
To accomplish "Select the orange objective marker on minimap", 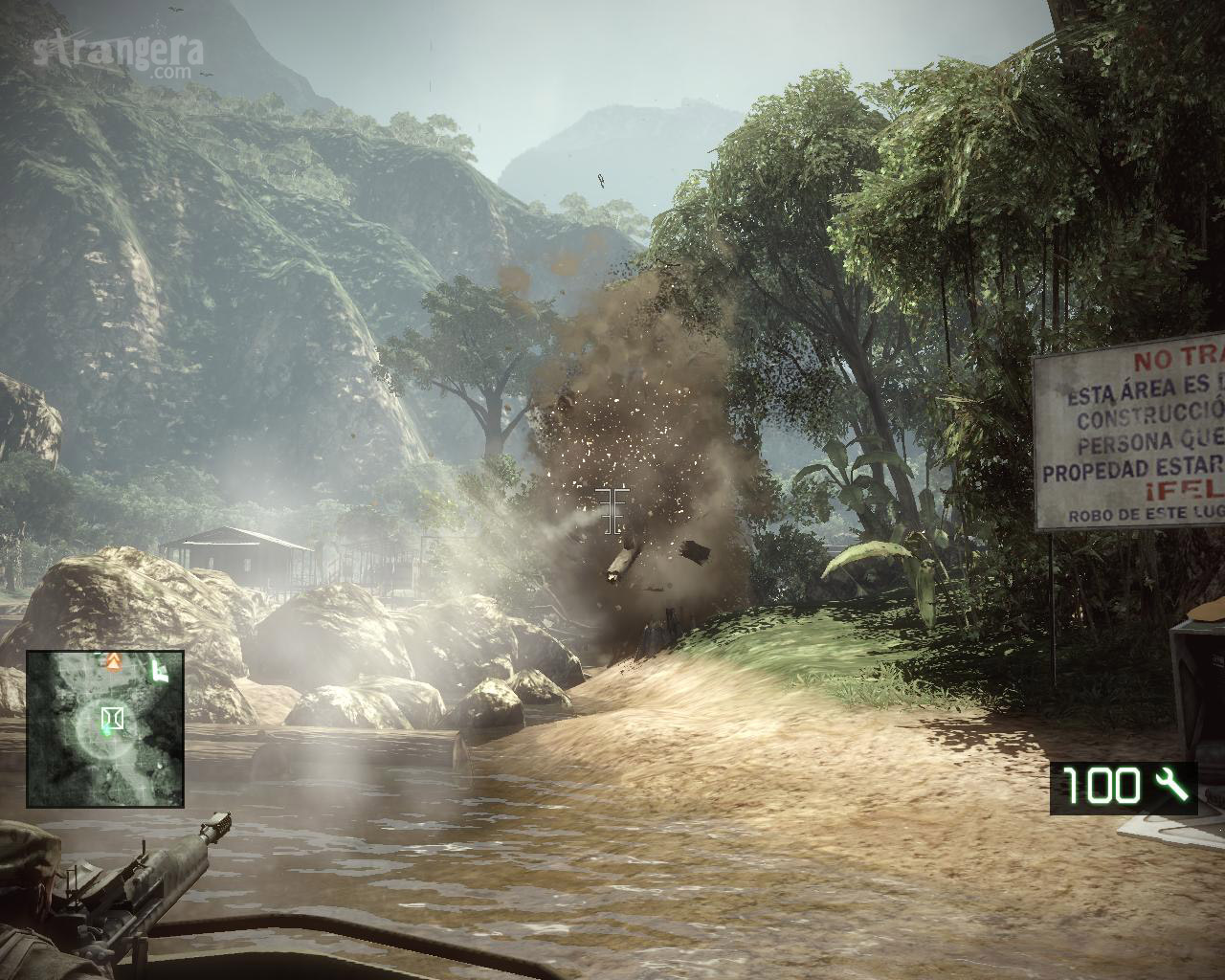I will pyautogui.click(x=111, y=660).
